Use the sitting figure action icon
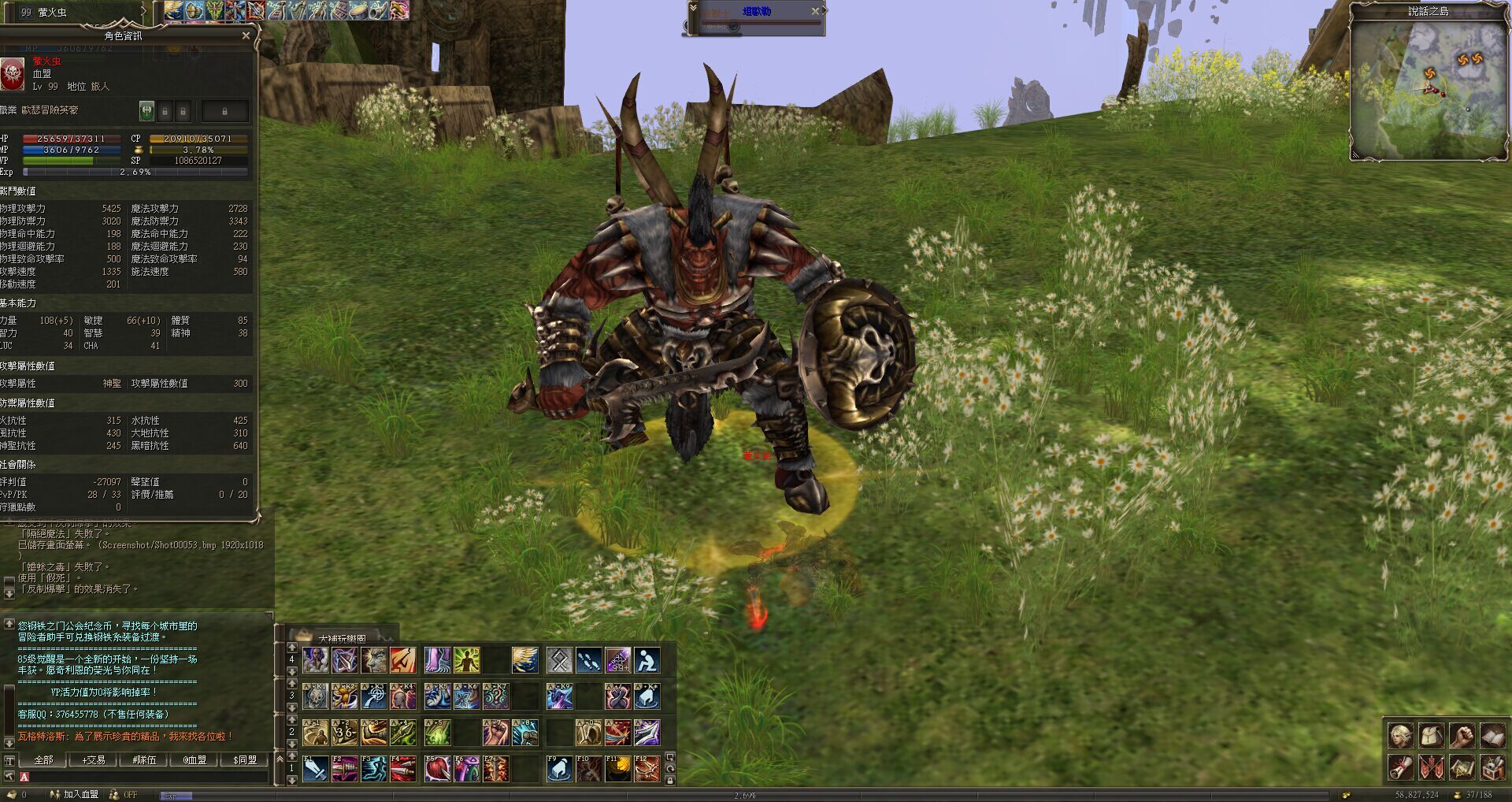The height and width of the screenshot is (802, 1512). [647, 660]
